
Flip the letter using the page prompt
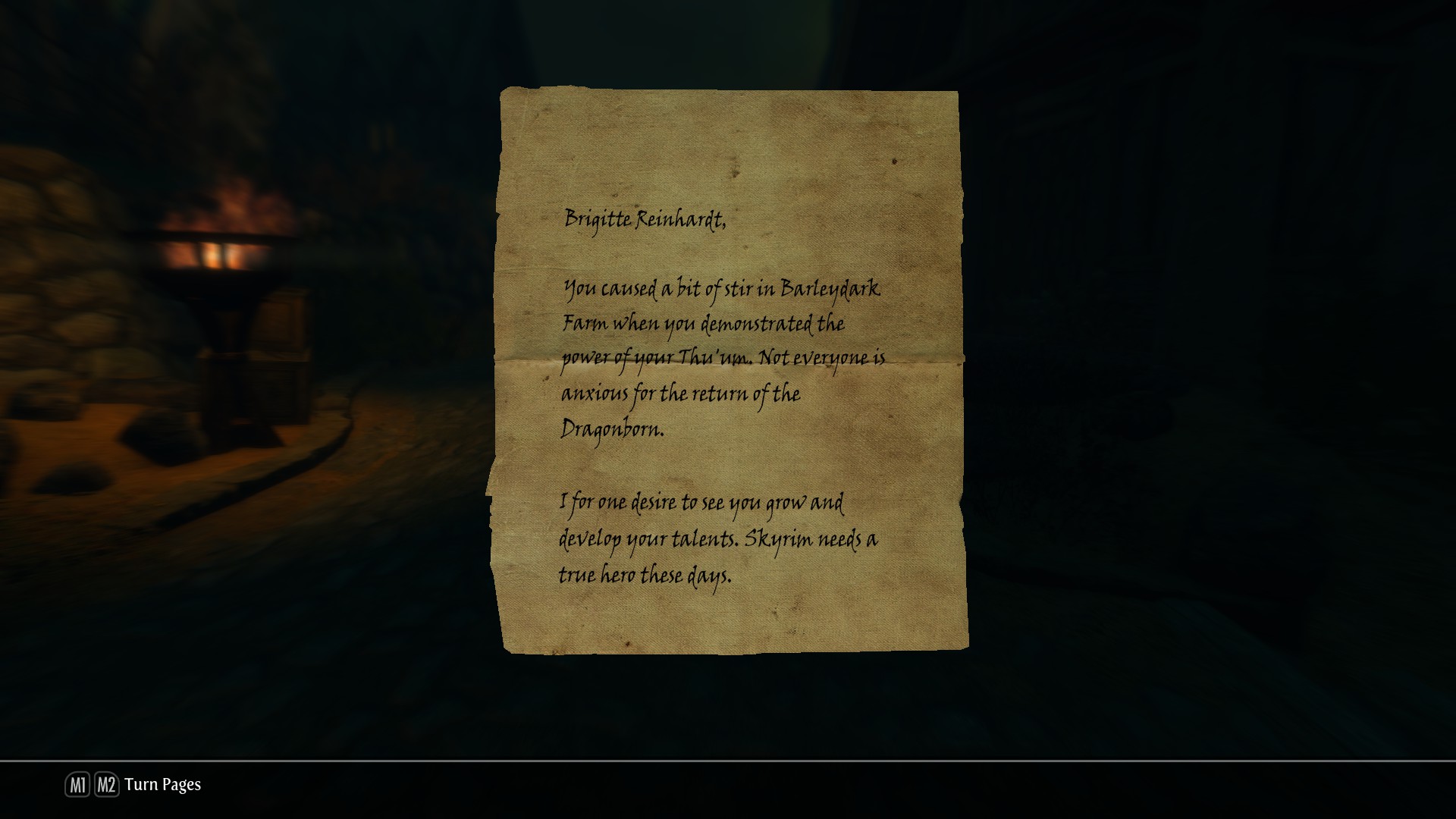coord(163,785)
